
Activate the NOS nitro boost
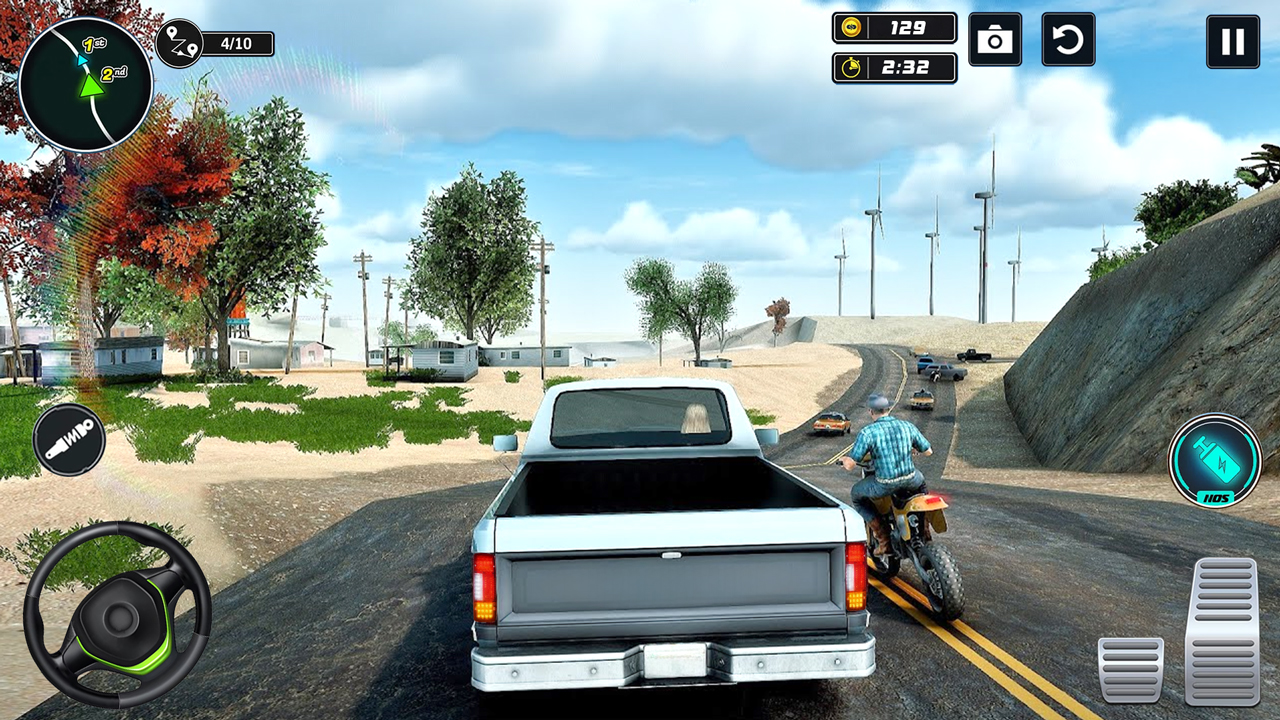point(1215,460)
